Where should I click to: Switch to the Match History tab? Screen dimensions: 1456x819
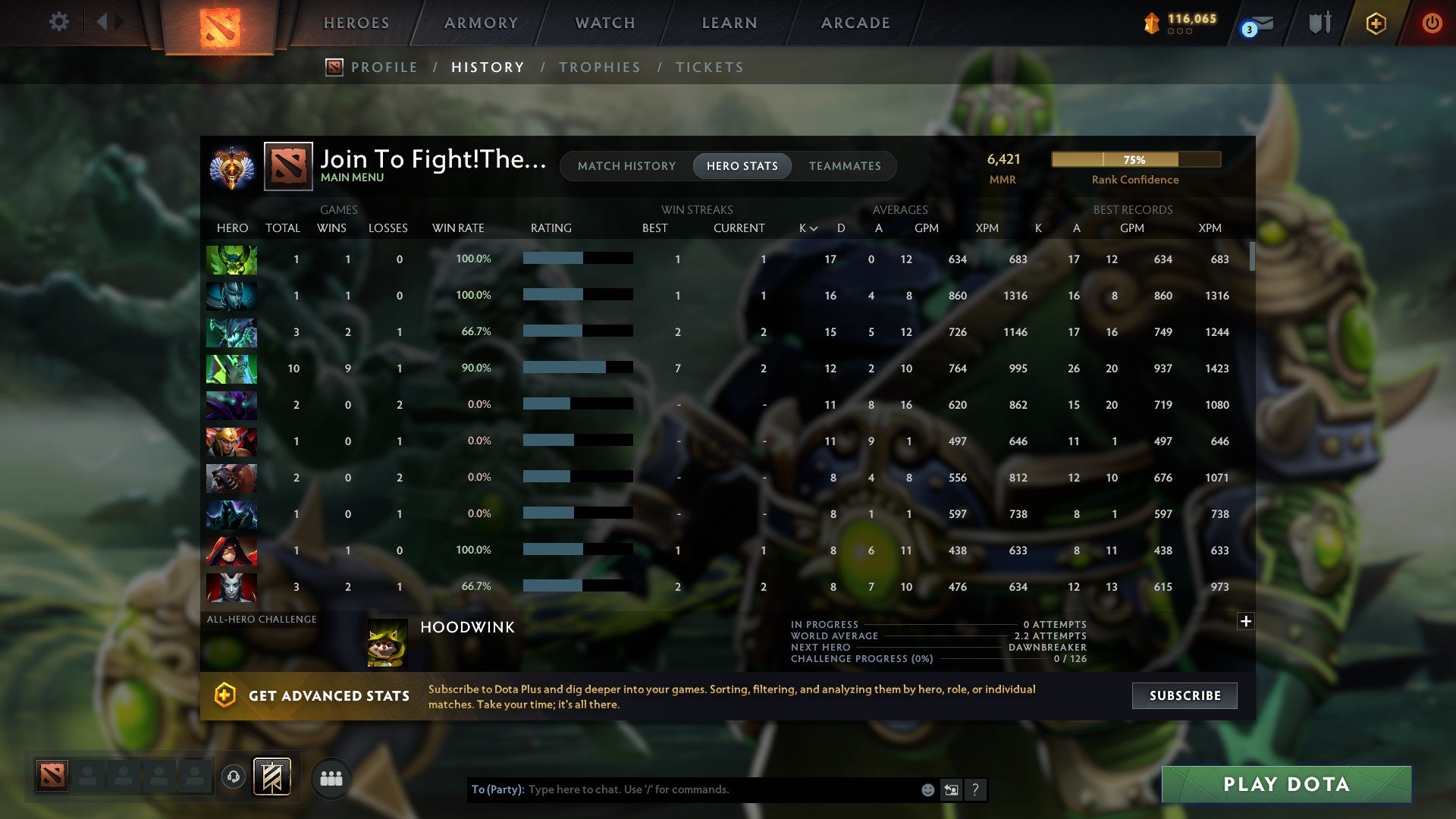point(626,165)
